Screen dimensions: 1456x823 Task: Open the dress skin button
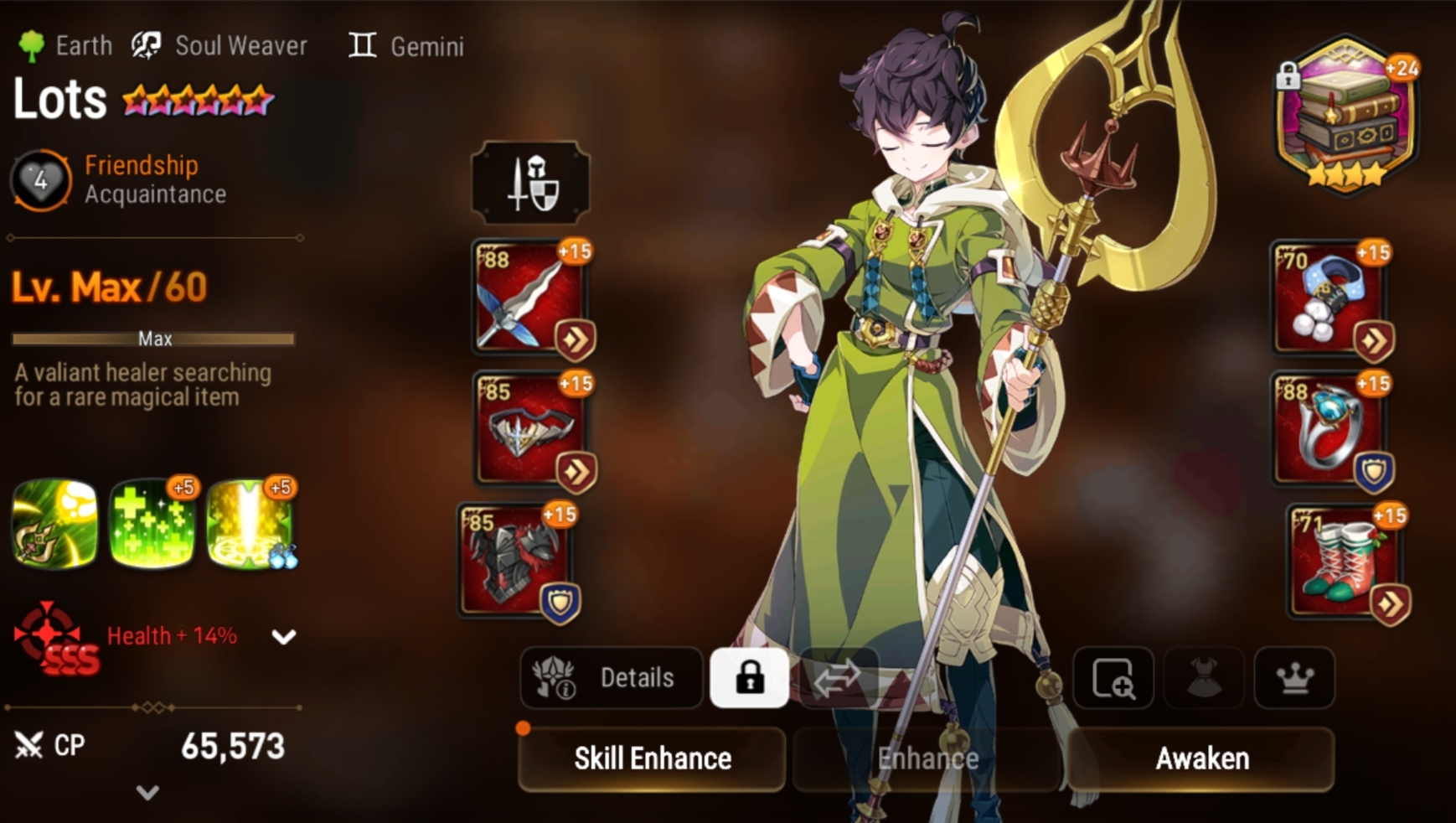pos(1204,677)
